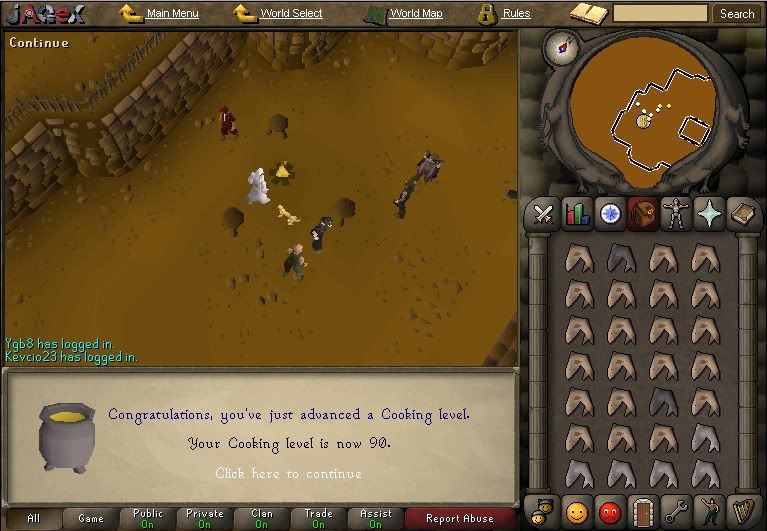Open the bar chart stats tab
This screenshot has height=531, width=767.
click(x=577, y=214)
